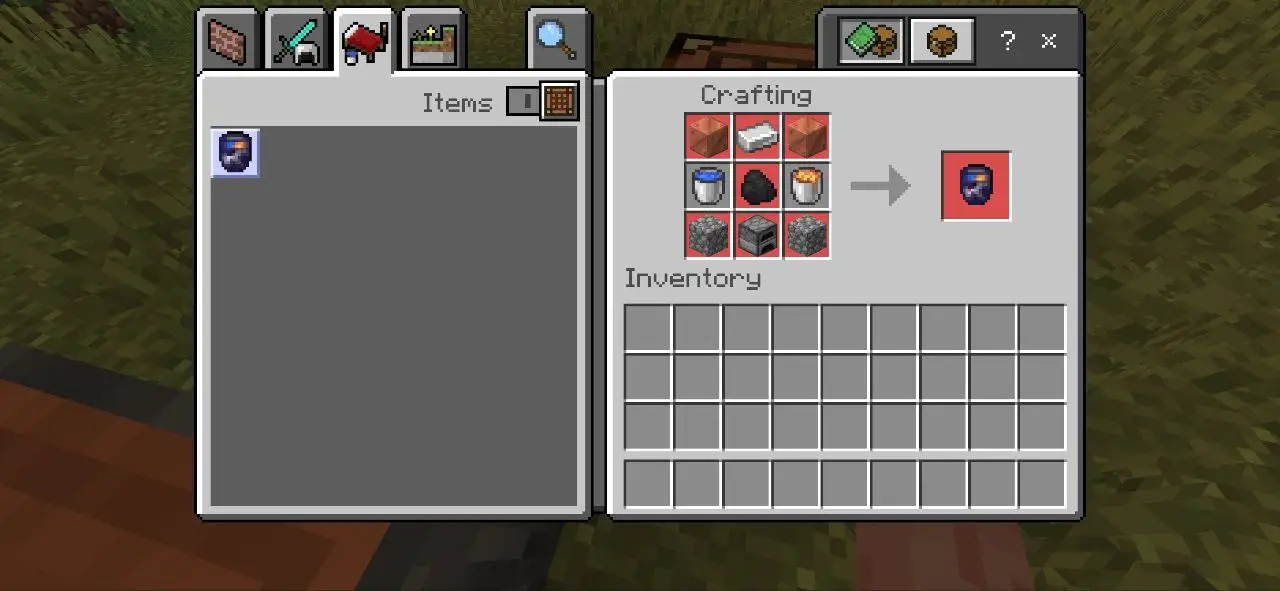The image size is (1280, 591).
Task: Select the Items tab with red bed
Action: click(x=364, y=42)
